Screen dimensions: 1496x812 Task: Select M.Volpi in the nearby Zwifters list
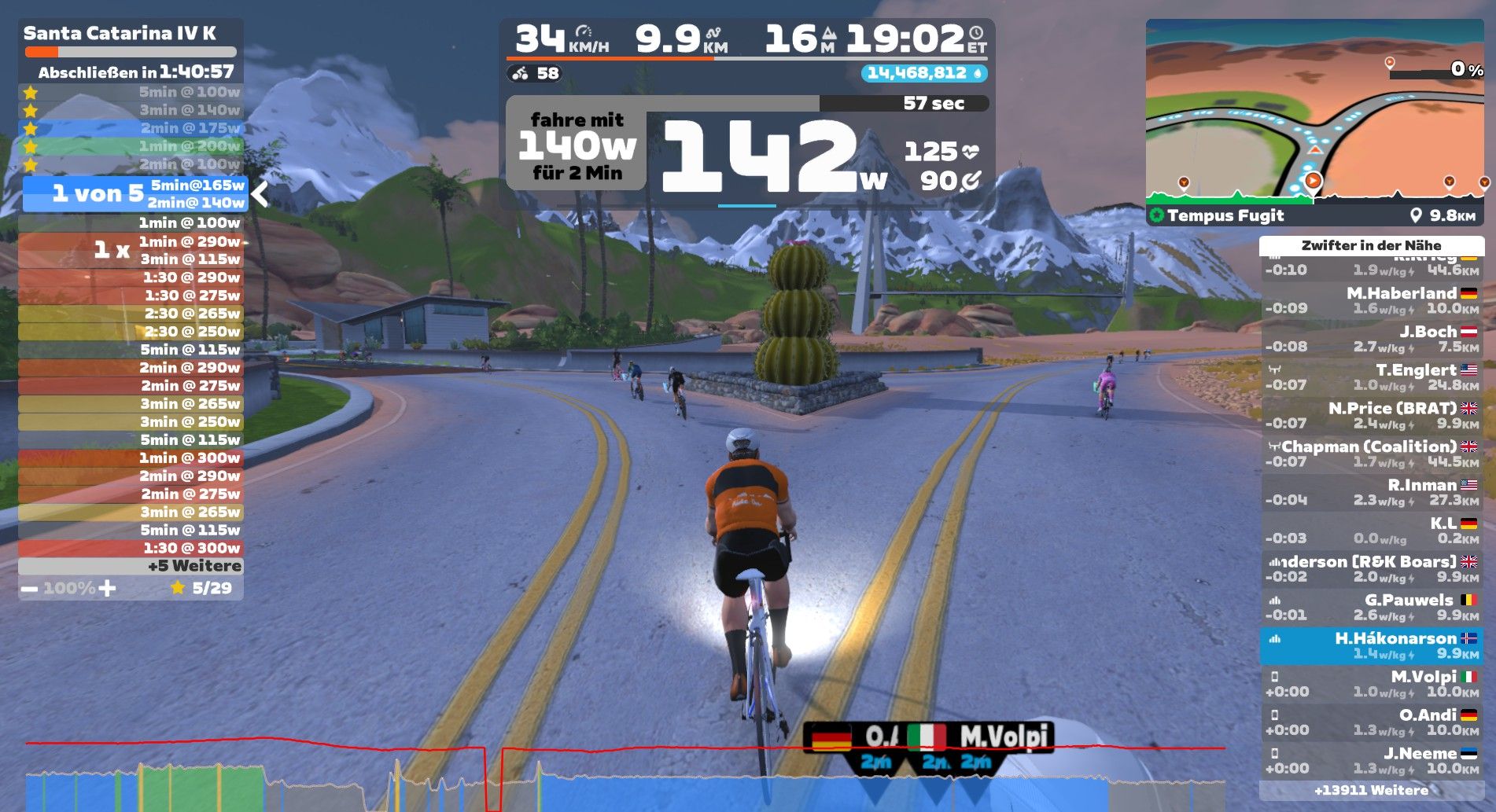[x=1371, y=684]
